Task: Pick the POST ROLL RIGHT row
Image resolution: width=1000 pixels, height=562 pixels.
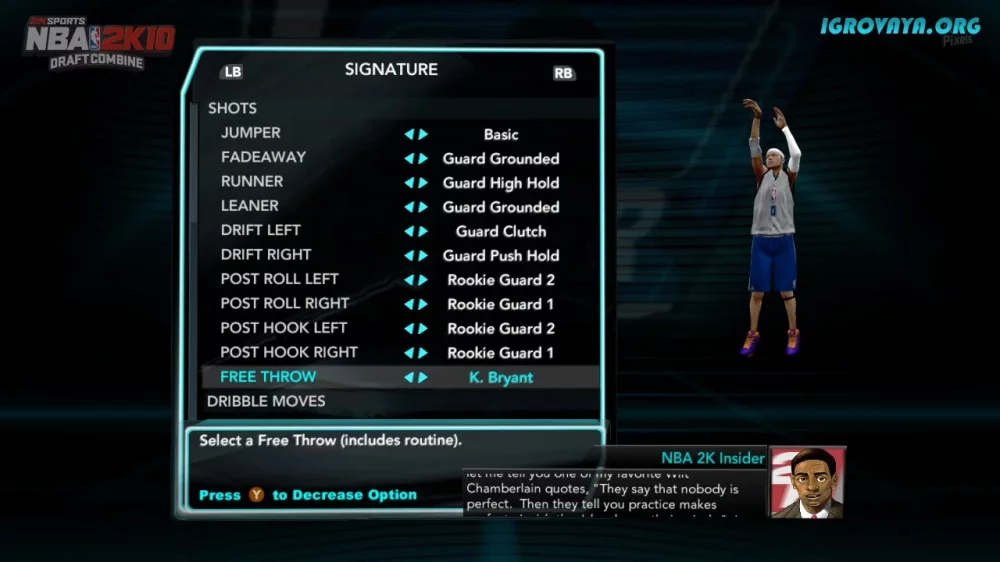Action: point(285,303)
